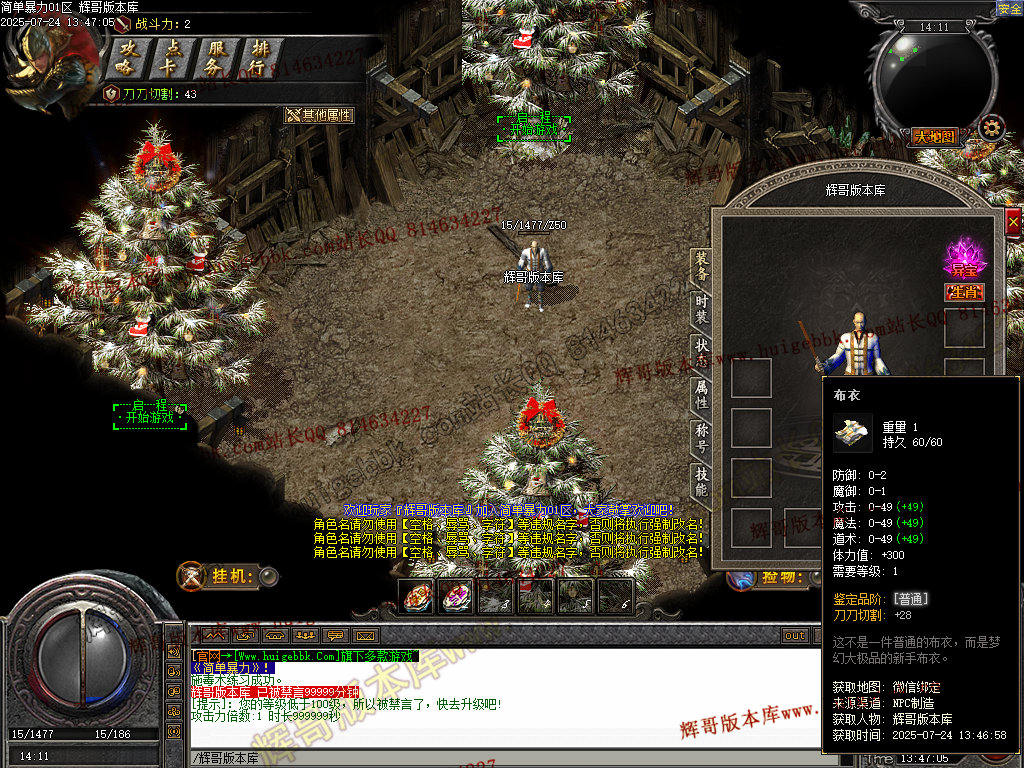Close the character equipment panel
Screen dimensions: 1024x768
pyautogui.click(x=1013, y=221)
